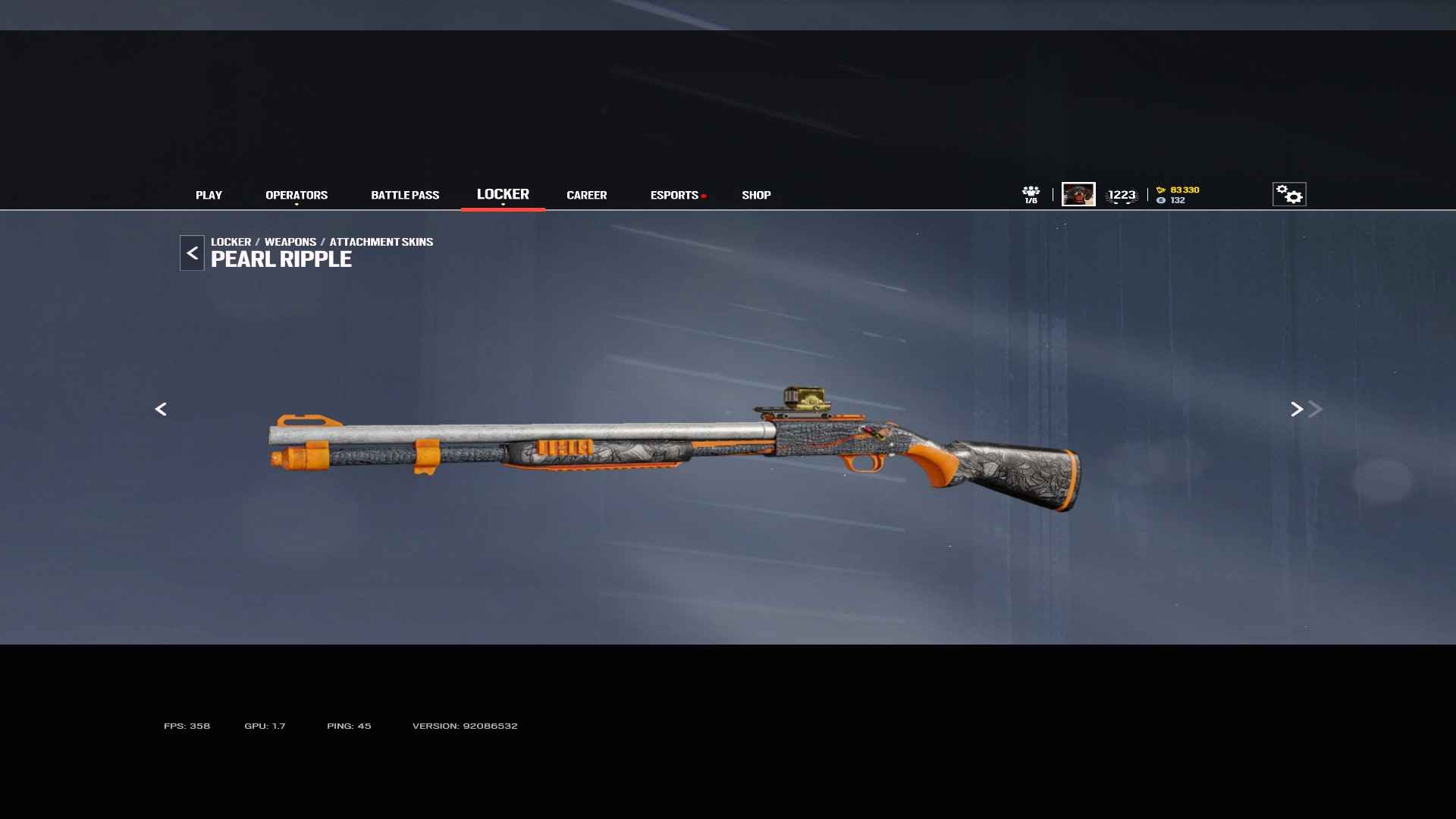Return to the Weapons breadcrumb
Image resolution: width=1456 pixels, height=819 pixels.
coord(290,242)
